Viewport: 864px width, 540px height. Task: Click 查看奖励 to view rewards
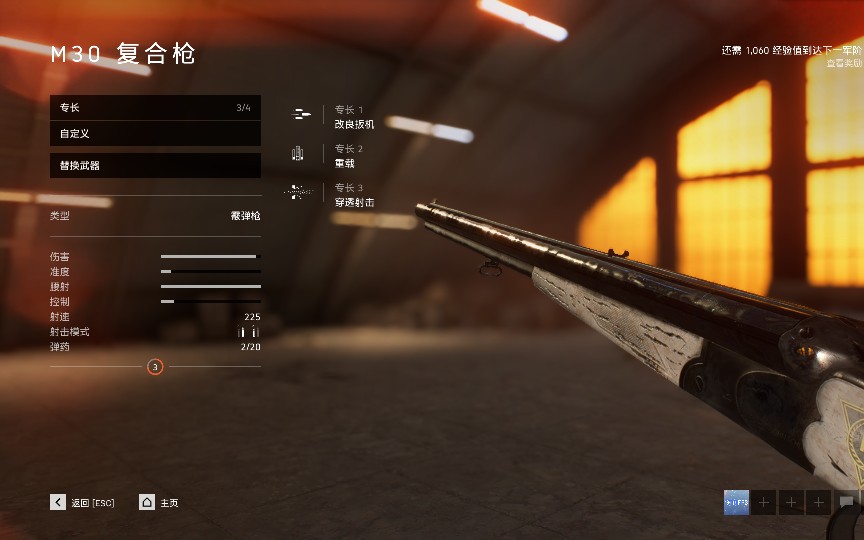tap(844, 62)
